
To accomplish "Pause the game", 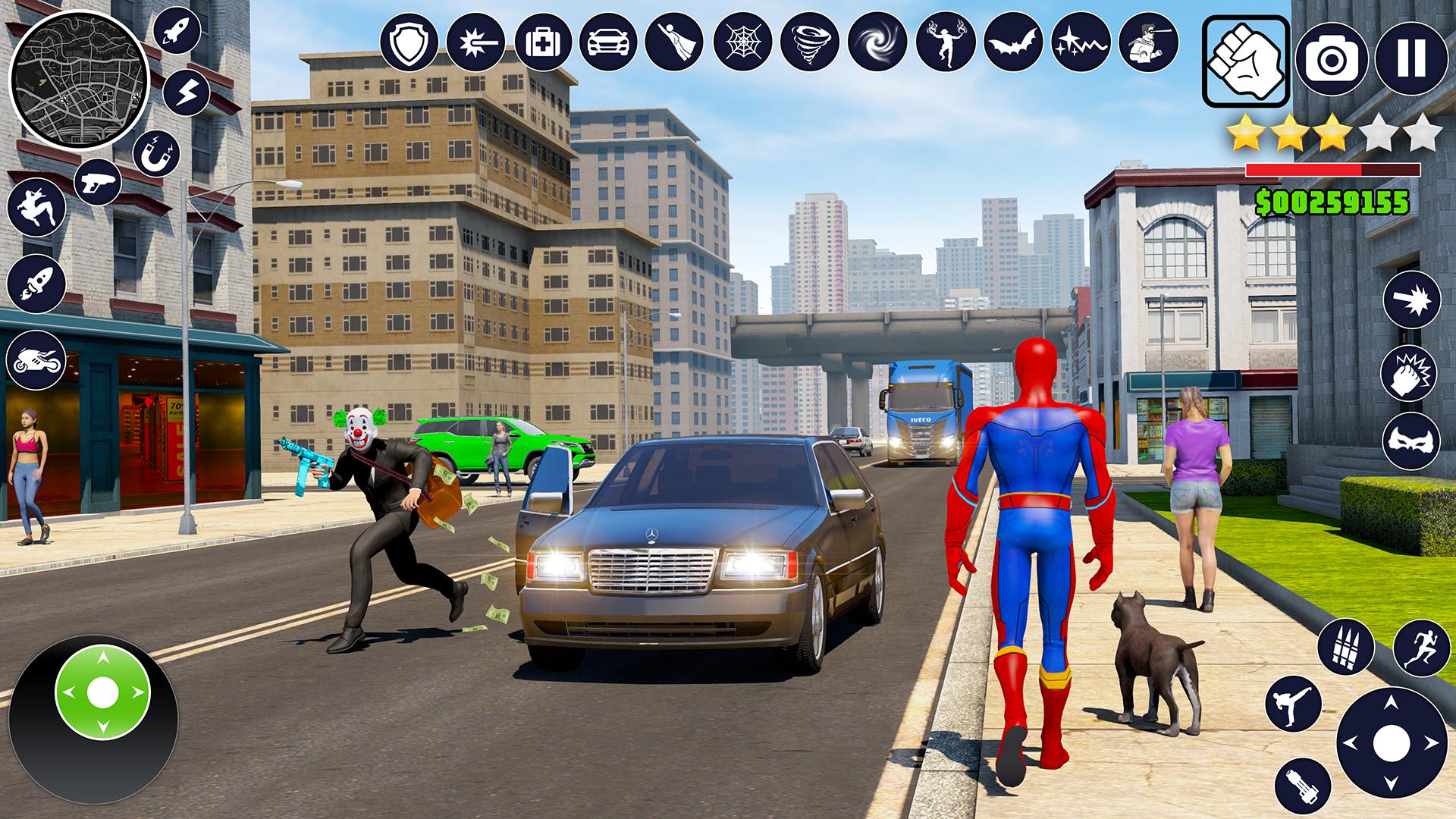I will pyautogui.click(x=1410, y=59).
